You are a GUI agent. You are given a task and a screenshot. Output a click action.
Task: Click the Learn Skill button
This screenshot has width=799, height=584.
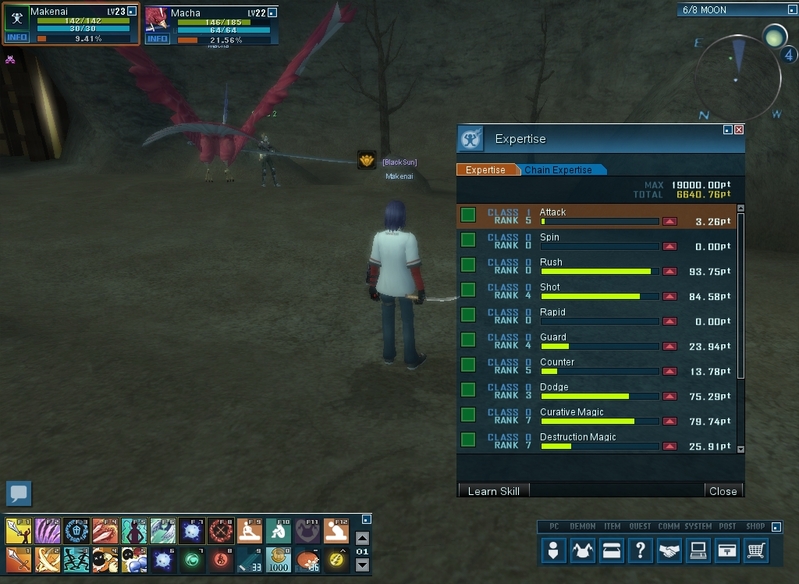click(x=493, y=491)
